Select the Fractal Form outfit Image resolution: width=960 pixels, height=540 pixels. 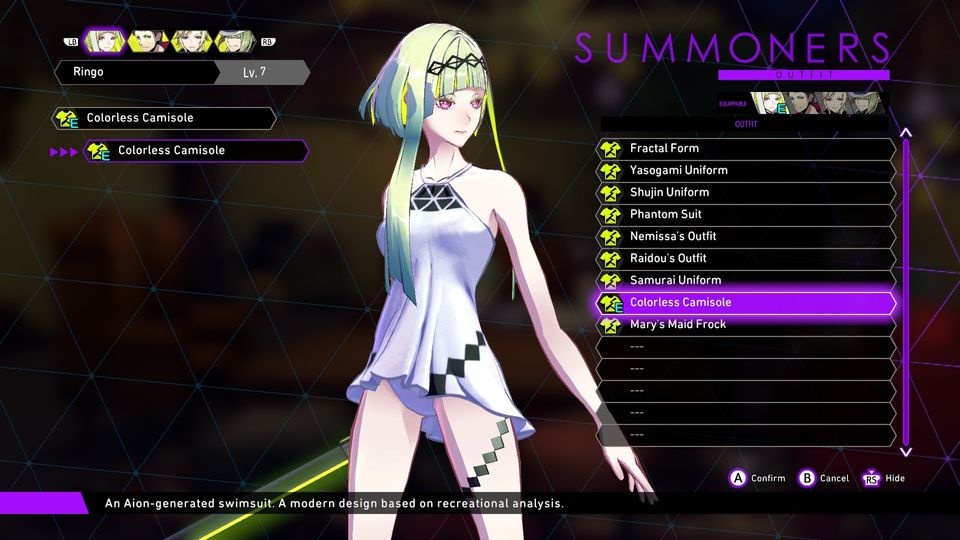(x=746, y=148)
